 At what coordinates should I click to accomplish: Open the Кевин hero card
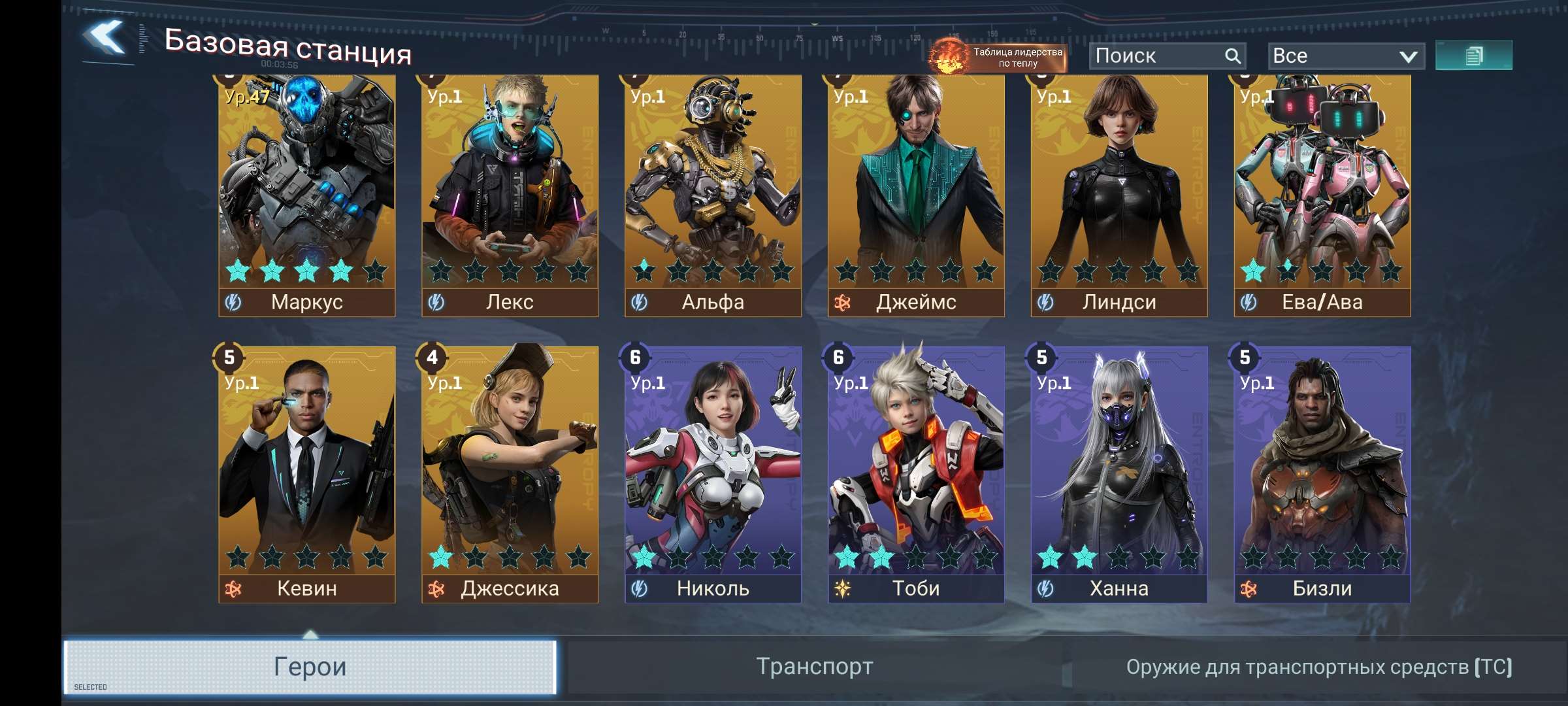(307, 474)
